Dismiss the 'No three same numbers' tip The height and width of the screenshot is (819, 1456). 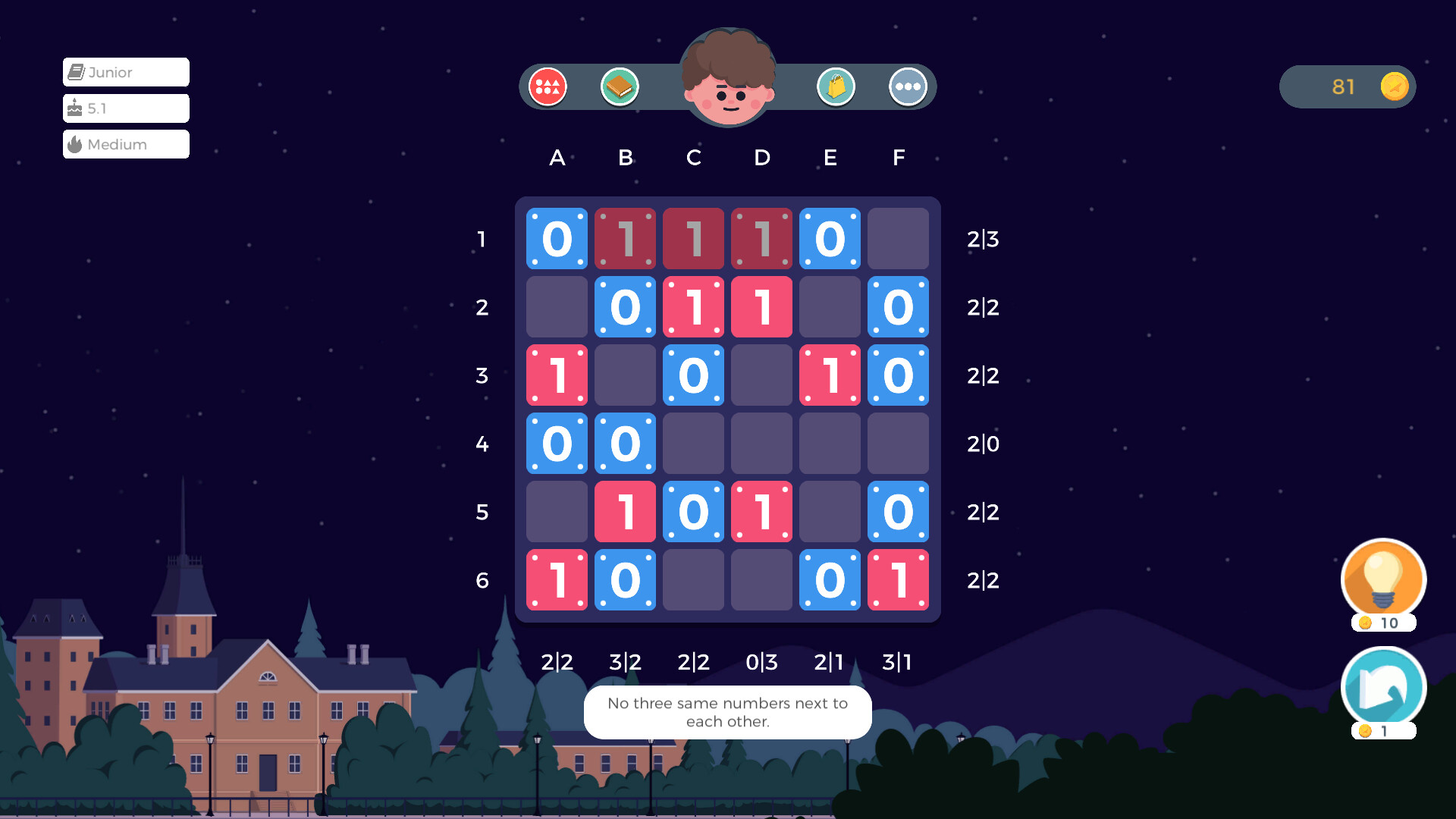pos(727,712)
